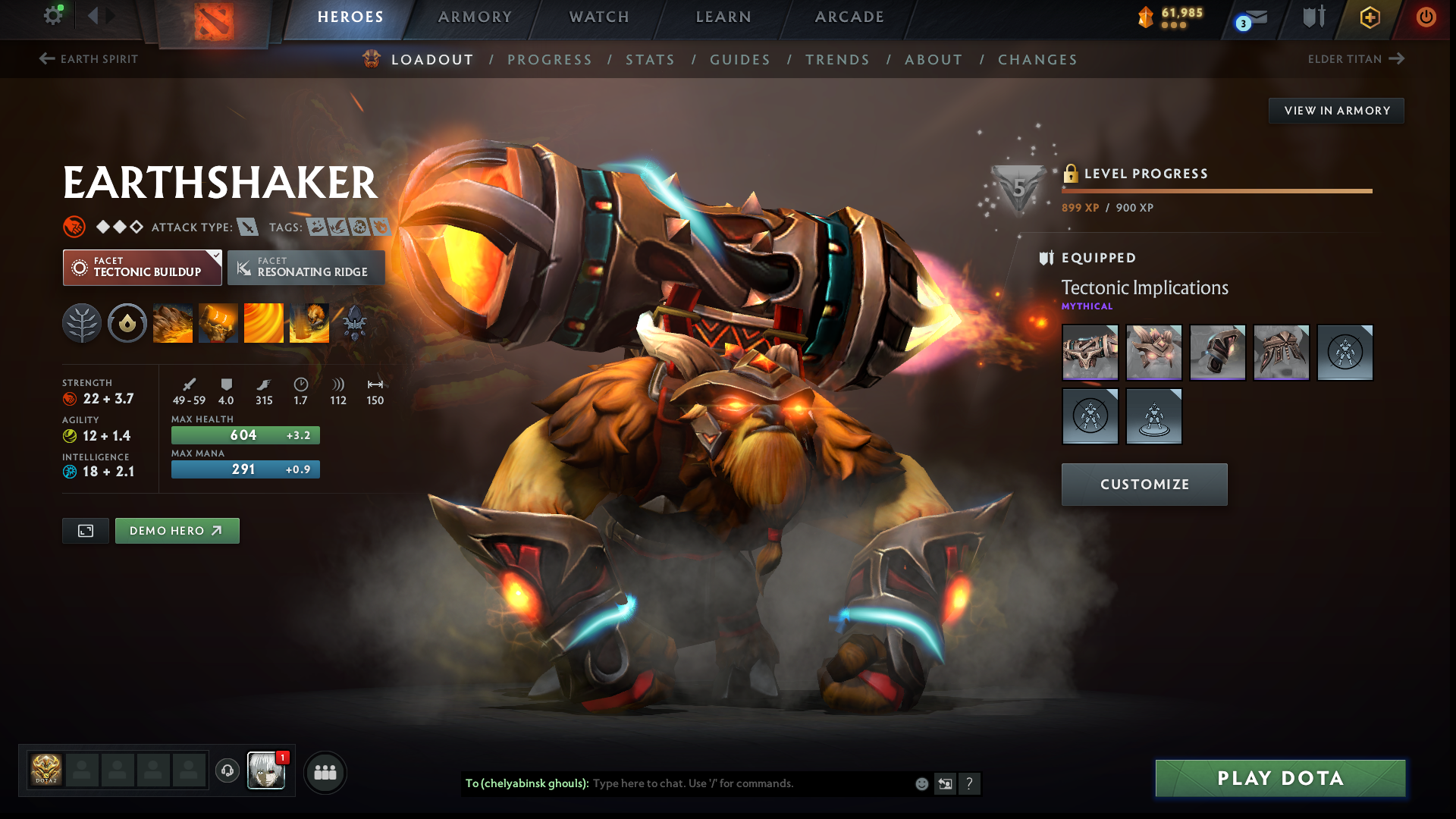View the Trends section

[837, 60]
